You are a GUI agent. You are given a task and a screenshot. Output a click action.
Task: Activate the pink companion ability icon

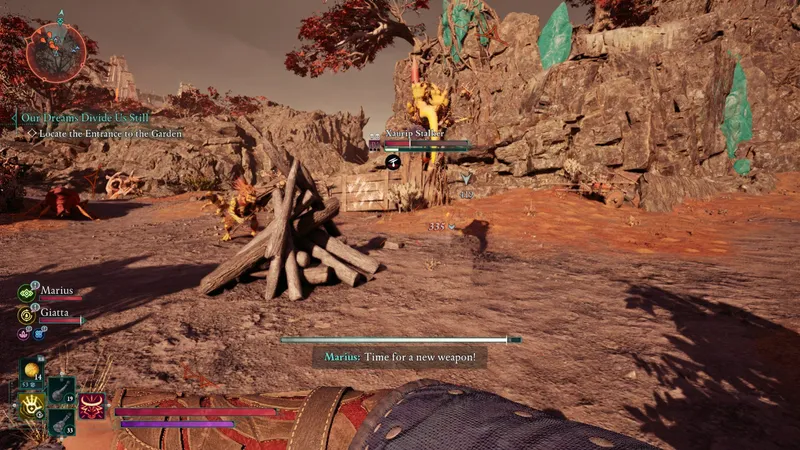click(x=24, y=333)
